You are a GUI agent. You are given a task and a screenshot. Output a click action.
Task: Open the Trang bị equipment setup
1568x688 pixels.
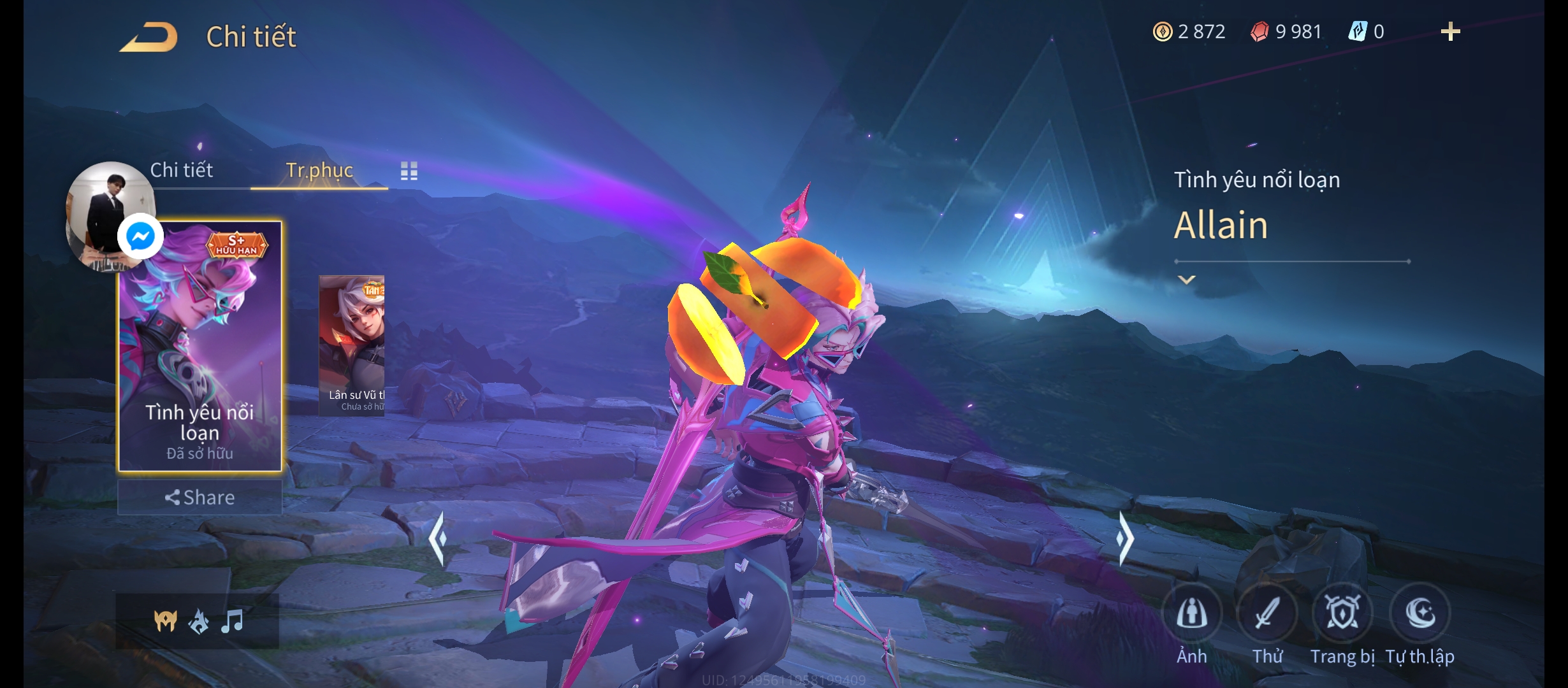tap(1342, 613)
